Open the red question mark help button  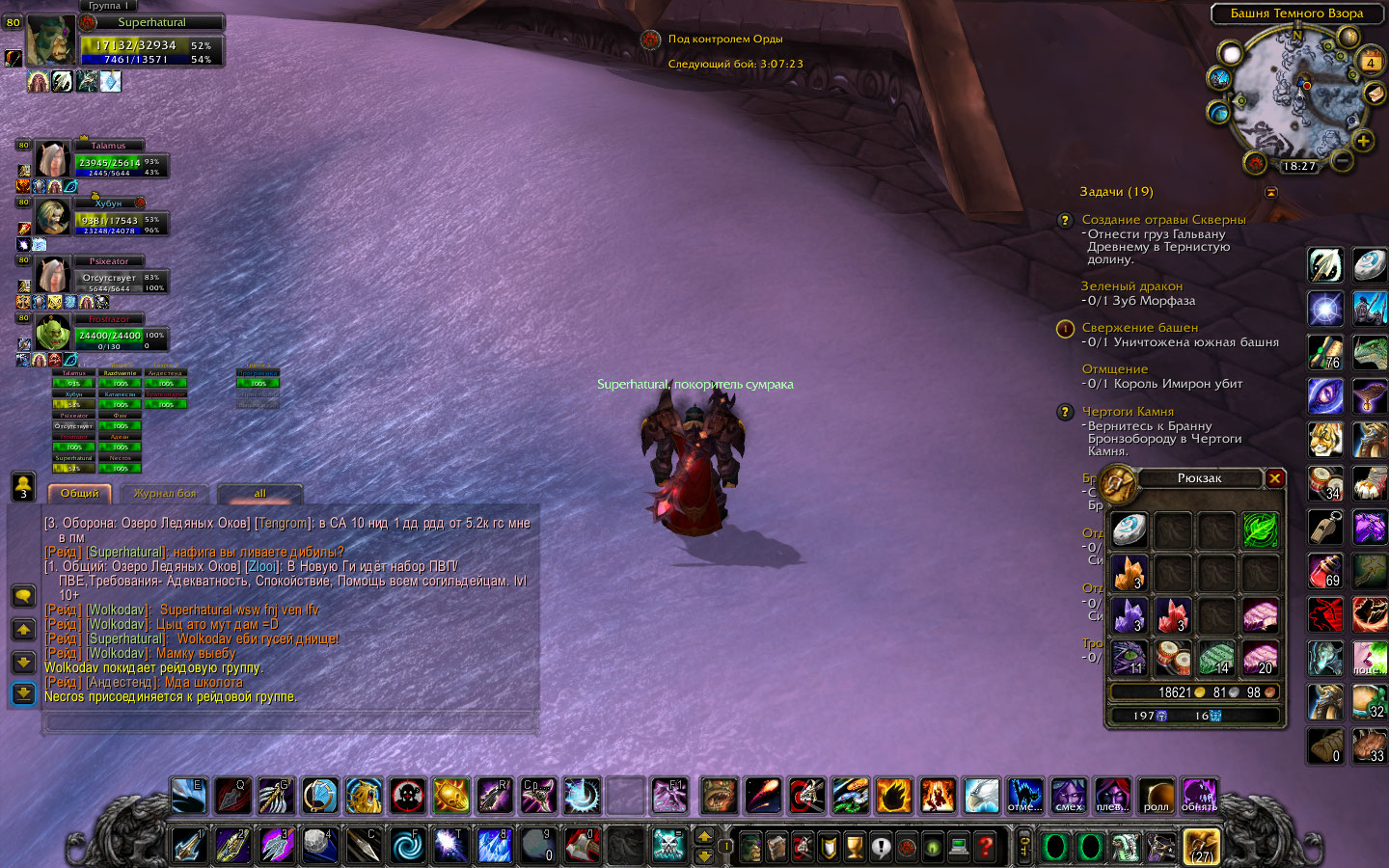click(x=985, y=847)
